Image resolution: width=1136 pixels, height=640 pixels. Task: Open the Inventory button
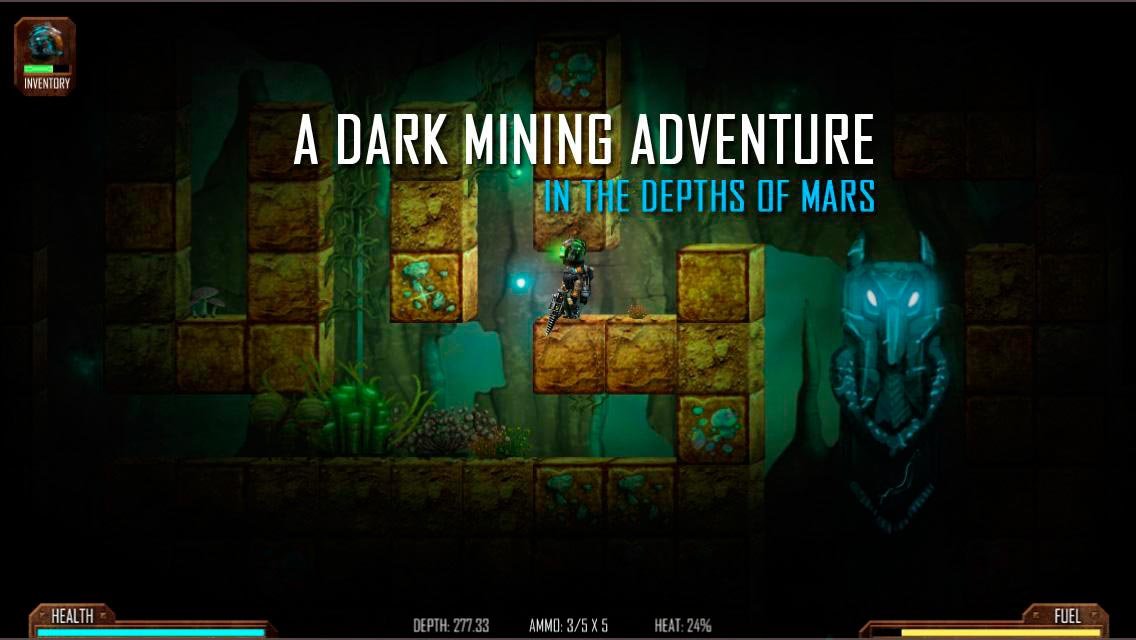pos(46,57)
